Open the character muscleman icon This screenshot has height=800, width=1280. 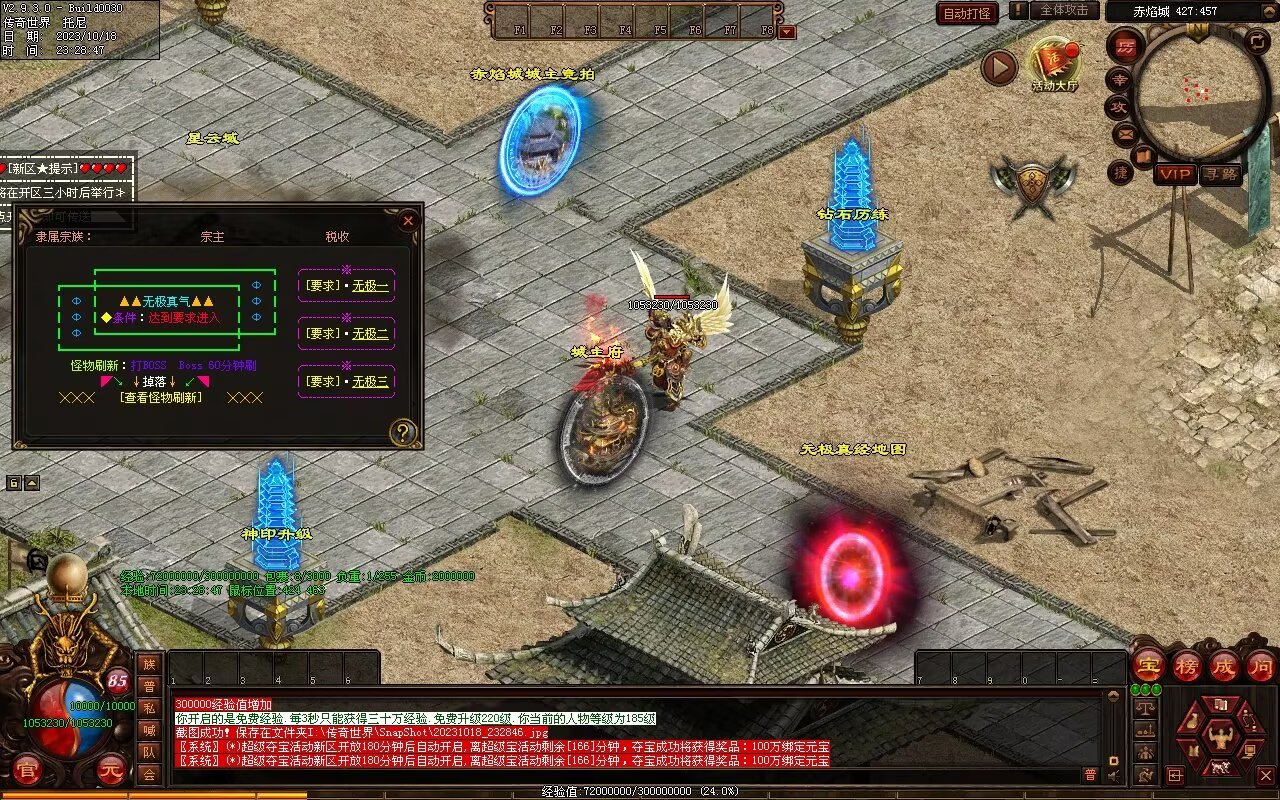point(1219,739)
